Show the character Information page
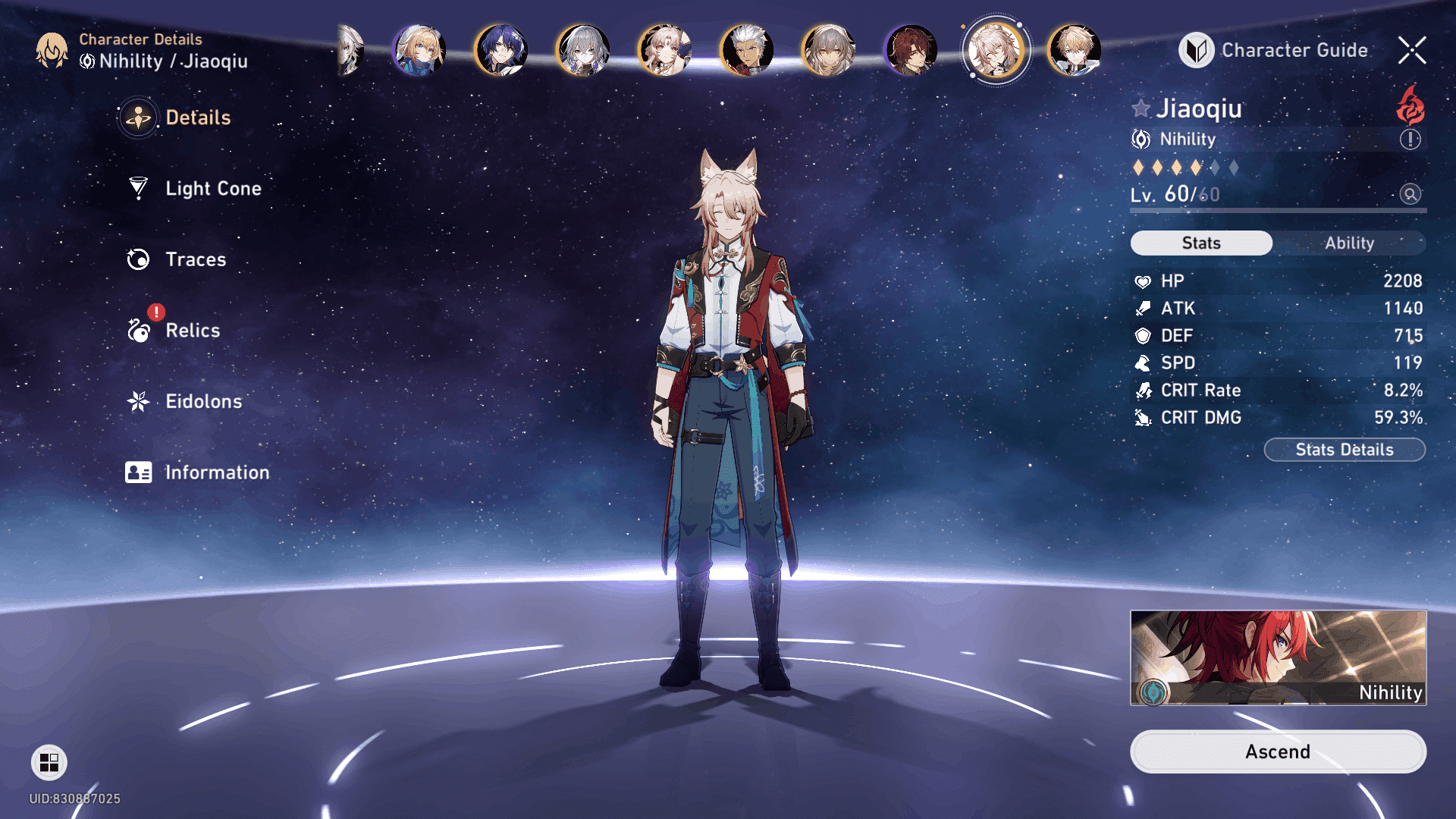 tap(216, 472)
